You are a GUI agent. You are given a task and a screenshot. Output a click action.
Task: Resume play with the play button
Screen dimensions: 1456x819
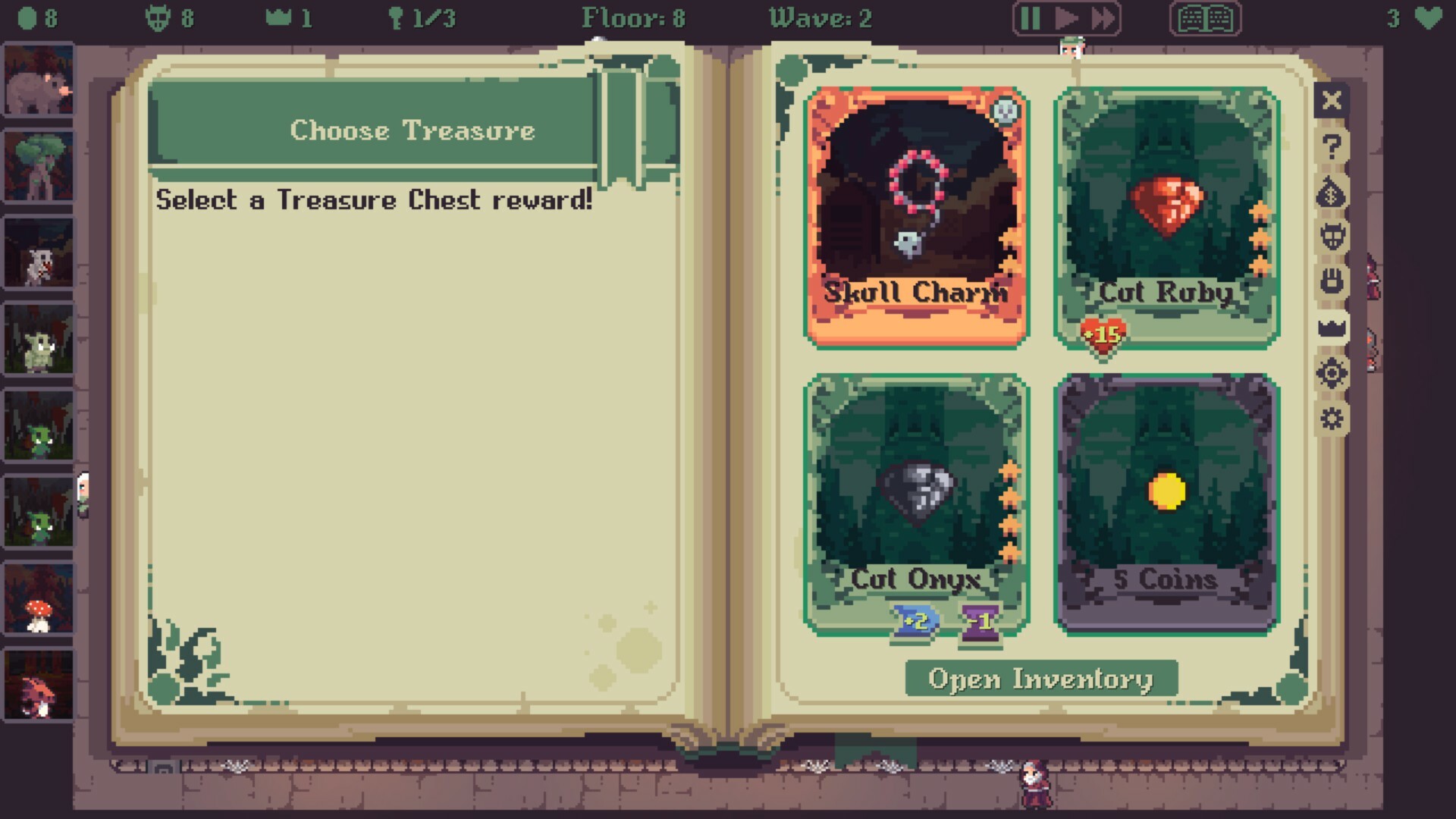point(1065,19)
